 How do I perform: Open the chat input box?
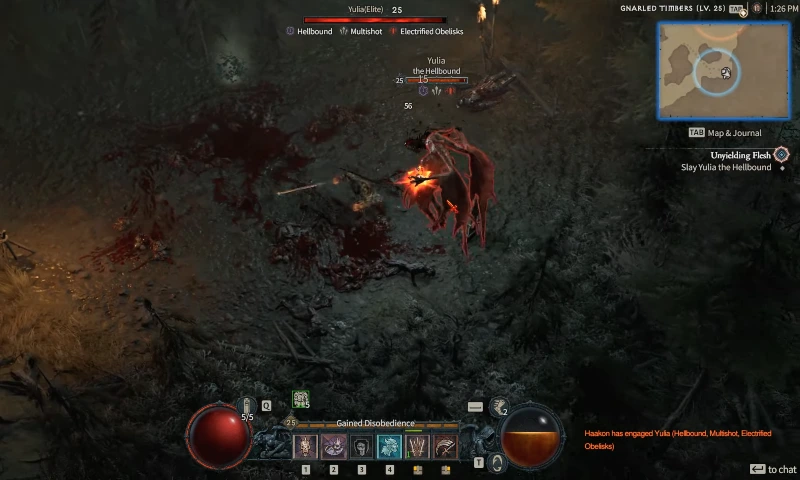coord(774,469)
